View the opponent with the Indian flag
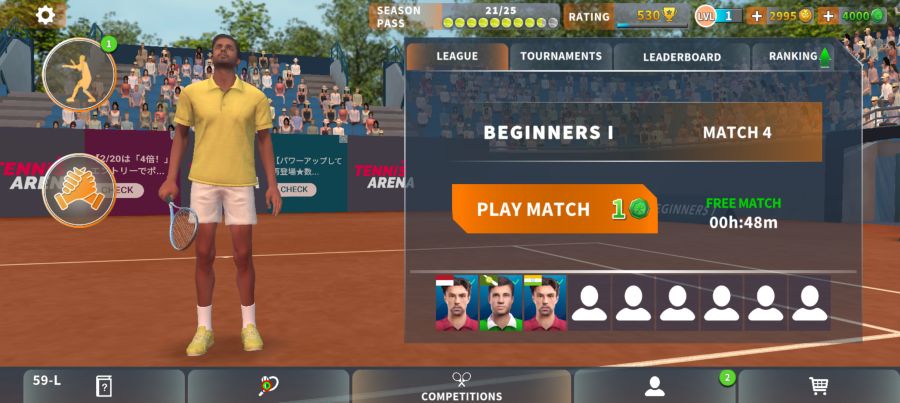 click(544, 303)
